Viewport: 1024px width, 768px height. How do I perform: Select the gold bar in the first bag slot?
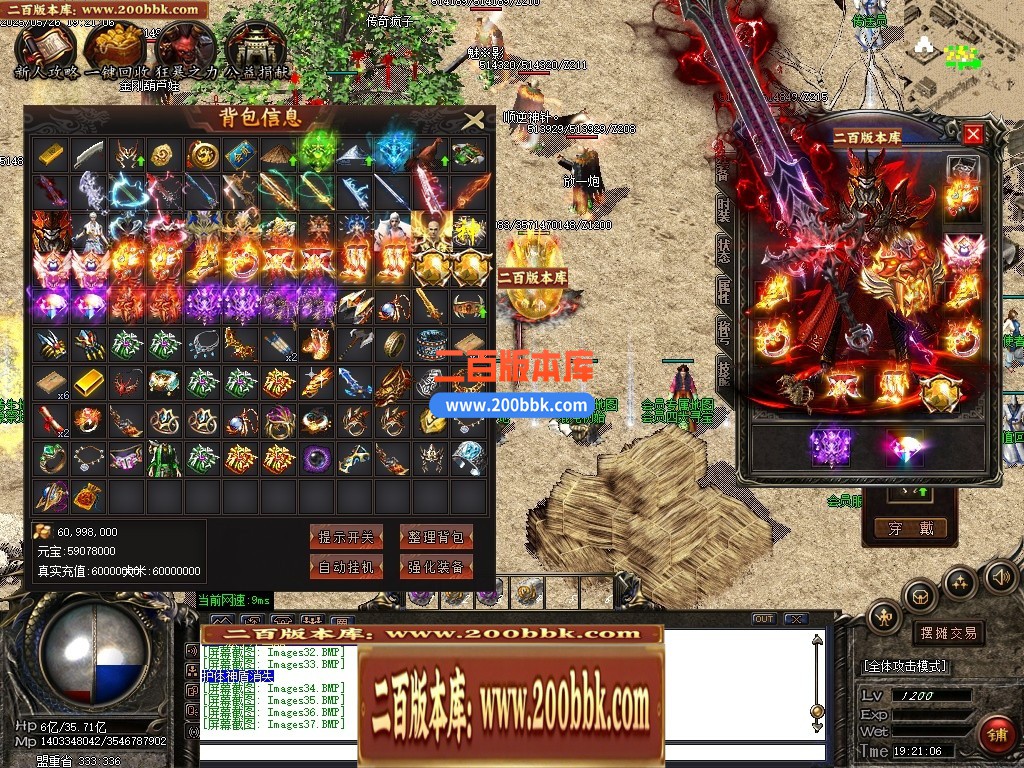(x=50, y=155)
